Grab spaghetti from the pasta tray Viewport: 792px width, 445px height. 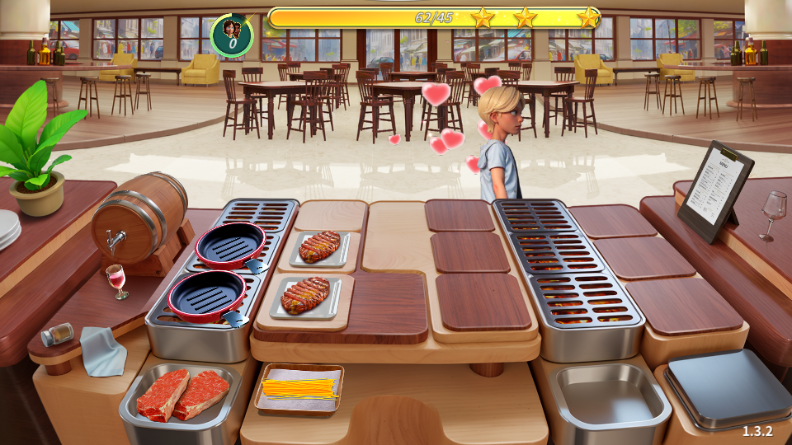(297, 387)
